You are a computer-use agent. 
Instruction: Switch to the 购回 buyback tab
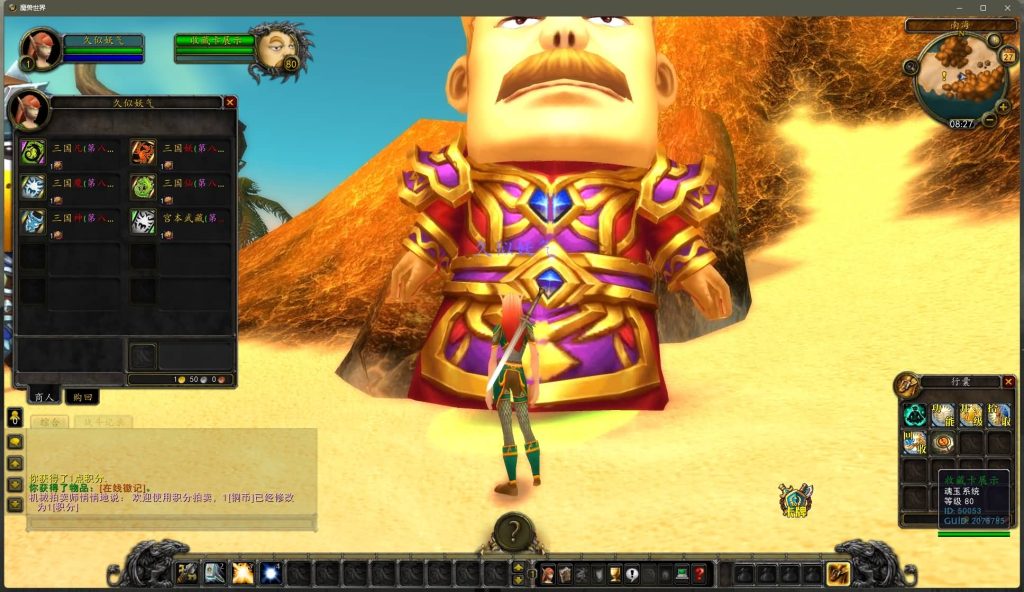coord(82,397)
